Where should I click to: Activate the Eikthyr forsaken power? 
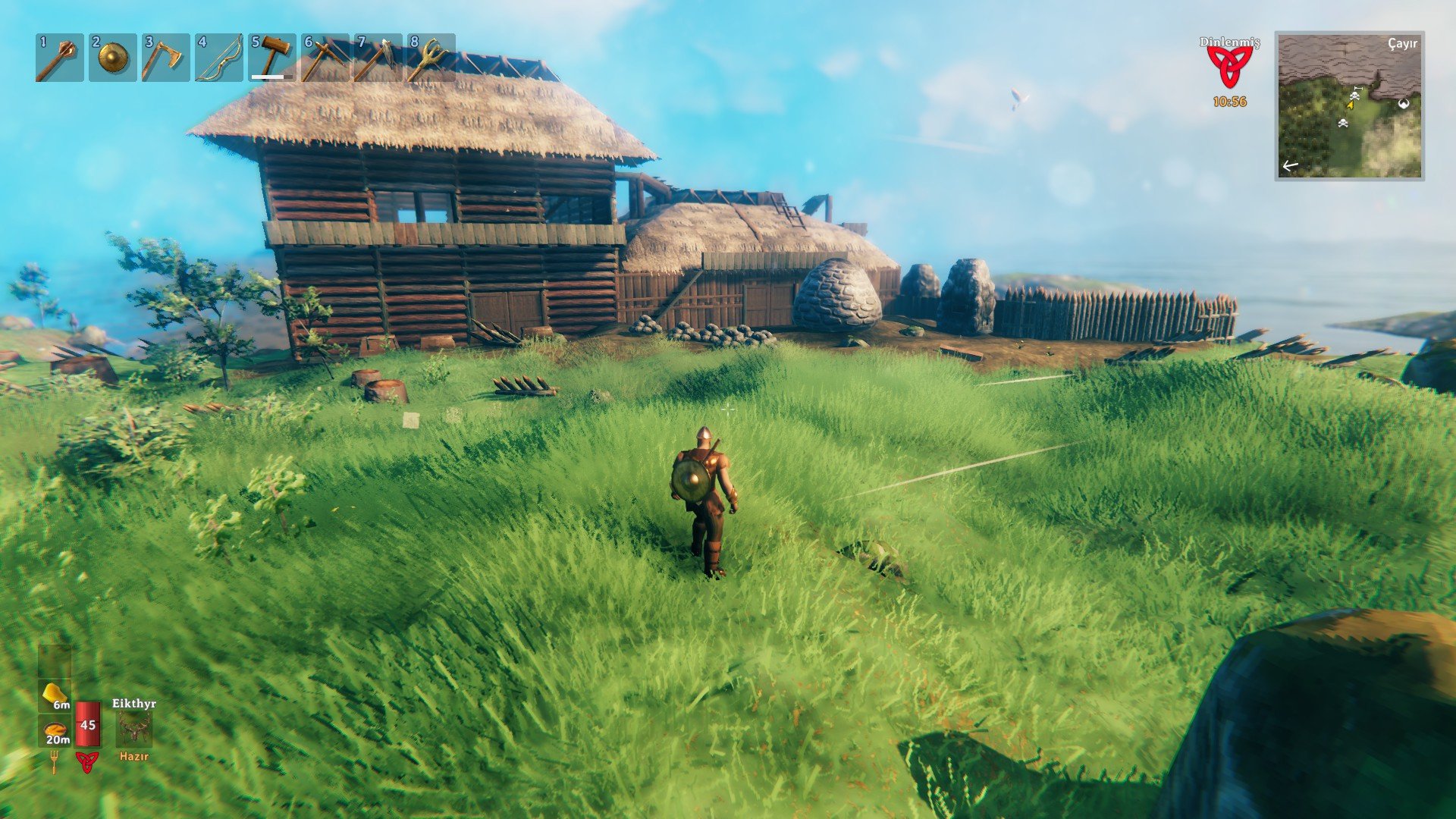coord(134,729)
